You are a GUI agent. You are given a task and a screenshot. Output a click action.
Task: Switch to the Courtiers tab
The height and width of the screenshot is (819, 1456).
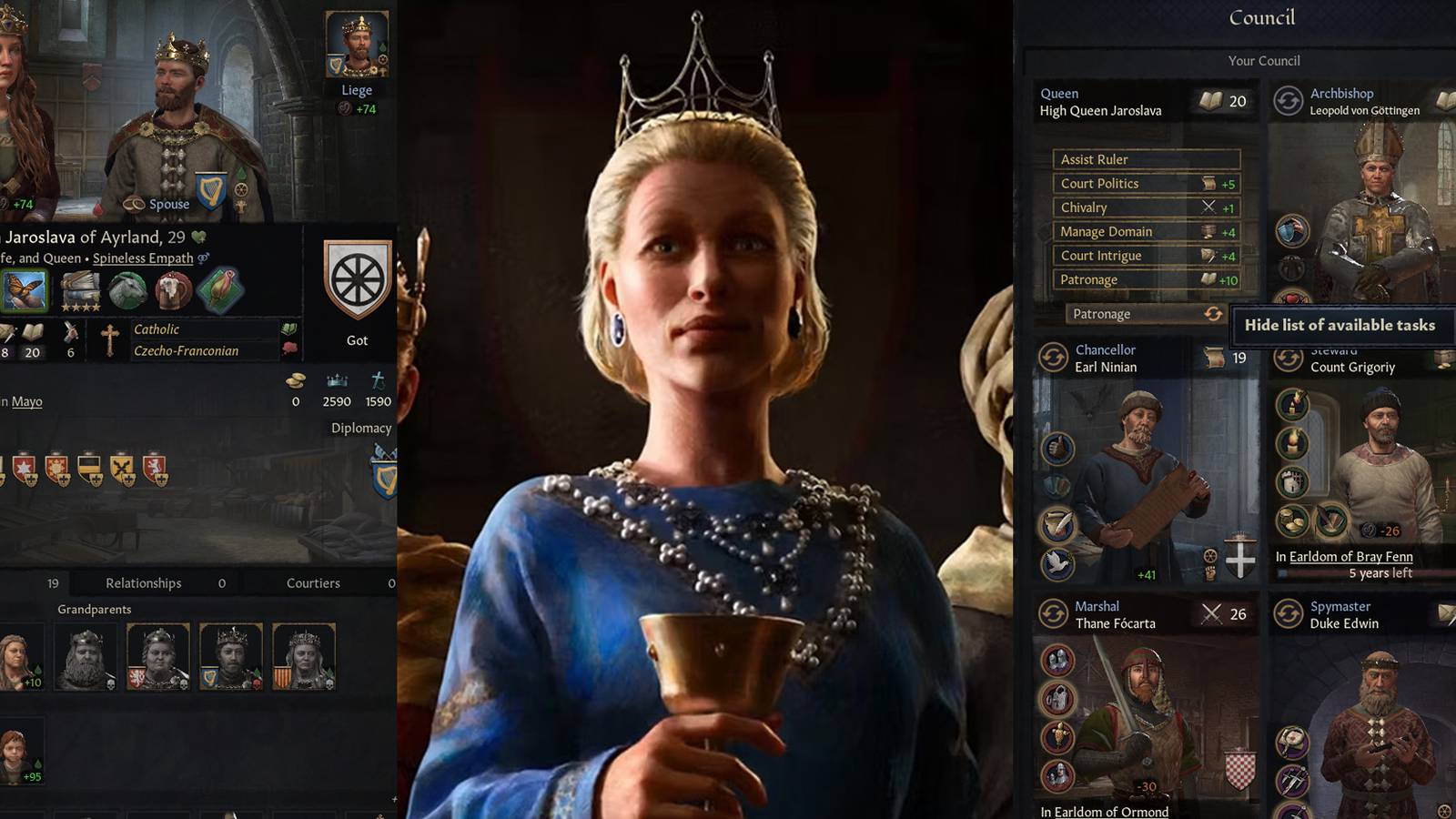(x=311, y=582)
